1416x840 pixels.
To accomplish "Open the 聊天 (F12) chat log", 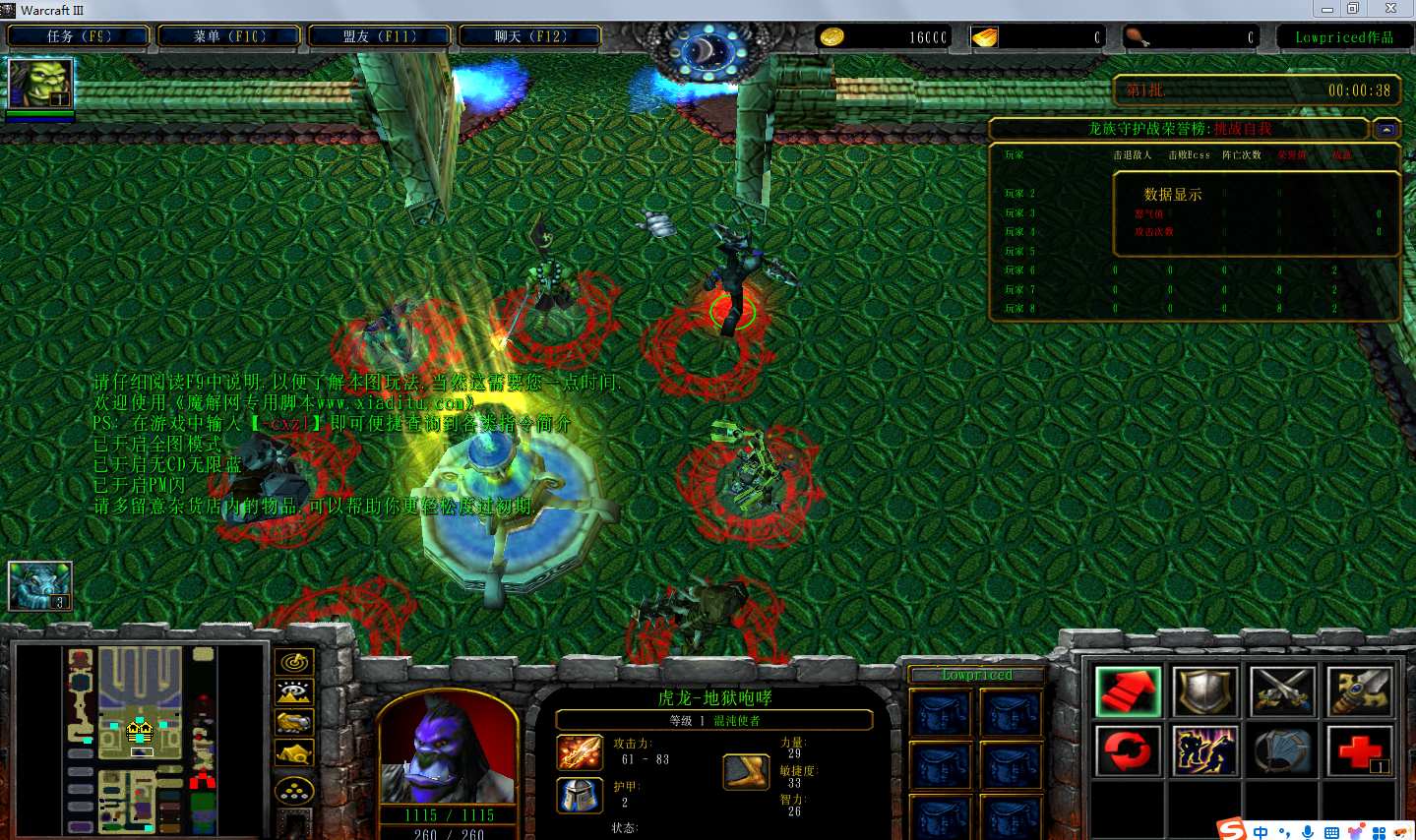I will point(530,36).
